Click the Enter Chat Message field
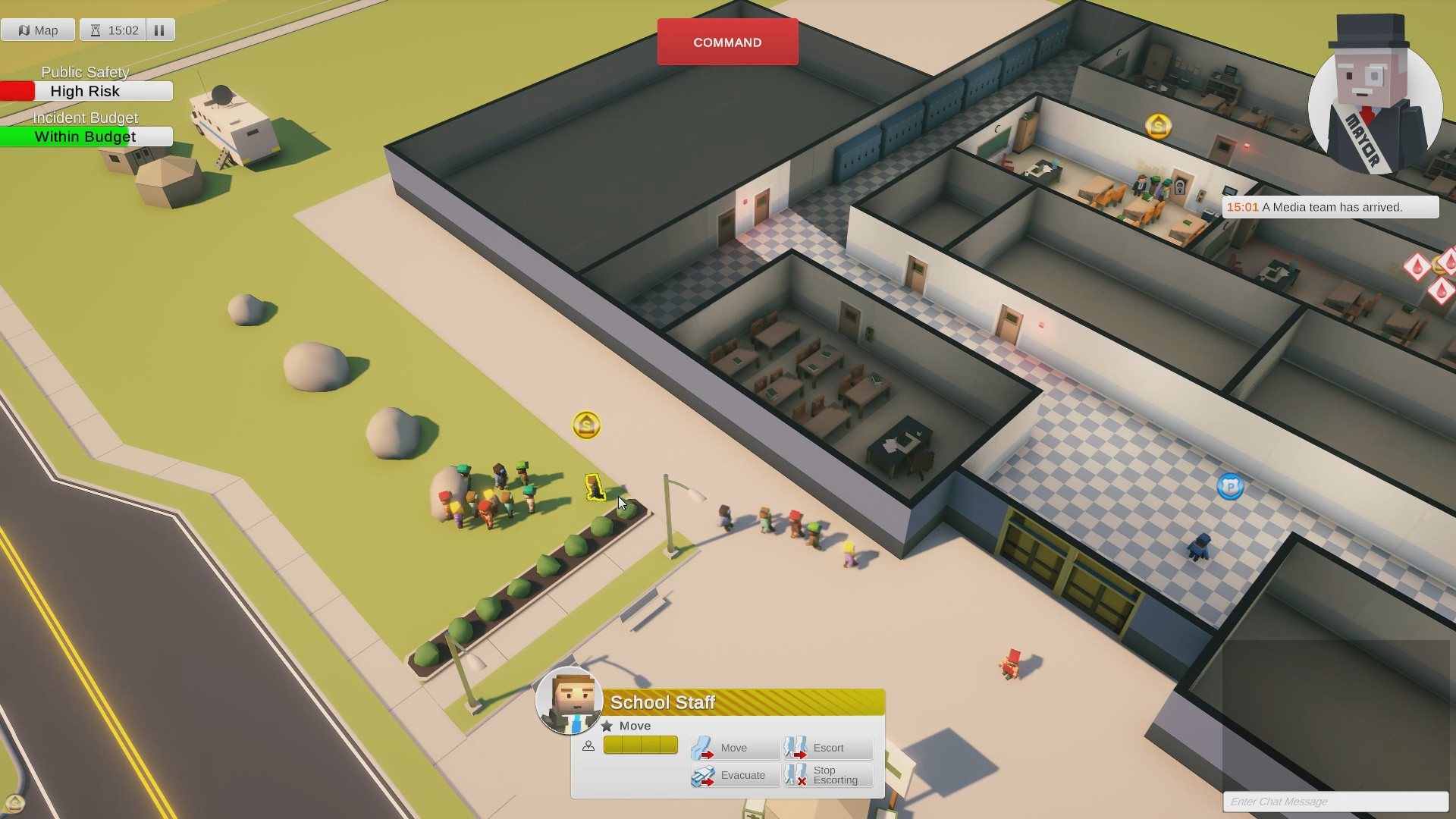The width and height of the screenshot is (1456, 819). tap(1335, 802)
